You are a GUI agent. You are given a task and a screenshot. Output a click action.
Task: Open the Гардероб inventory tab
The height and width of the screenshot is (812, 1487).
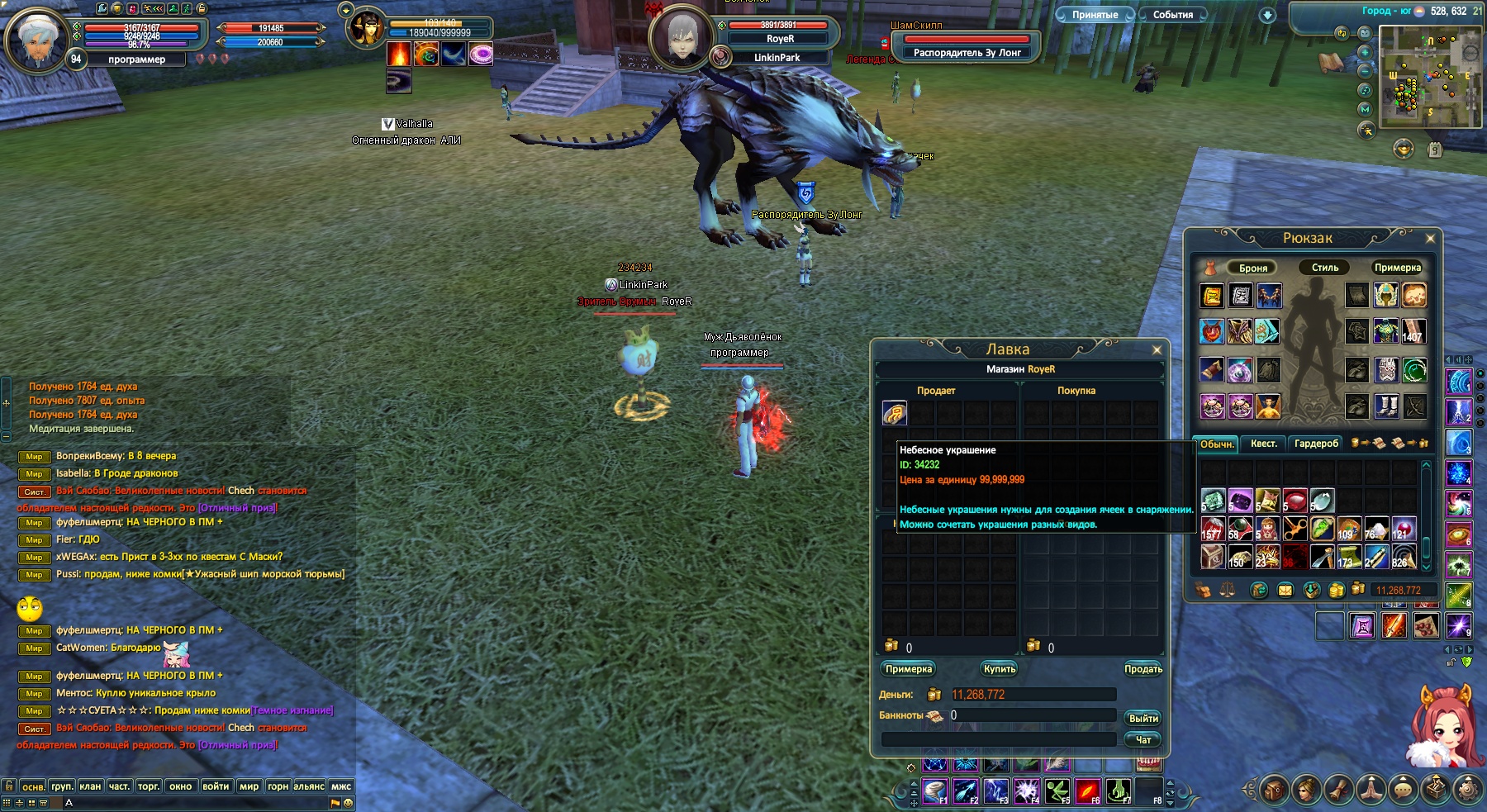(x=1316, y=444)
